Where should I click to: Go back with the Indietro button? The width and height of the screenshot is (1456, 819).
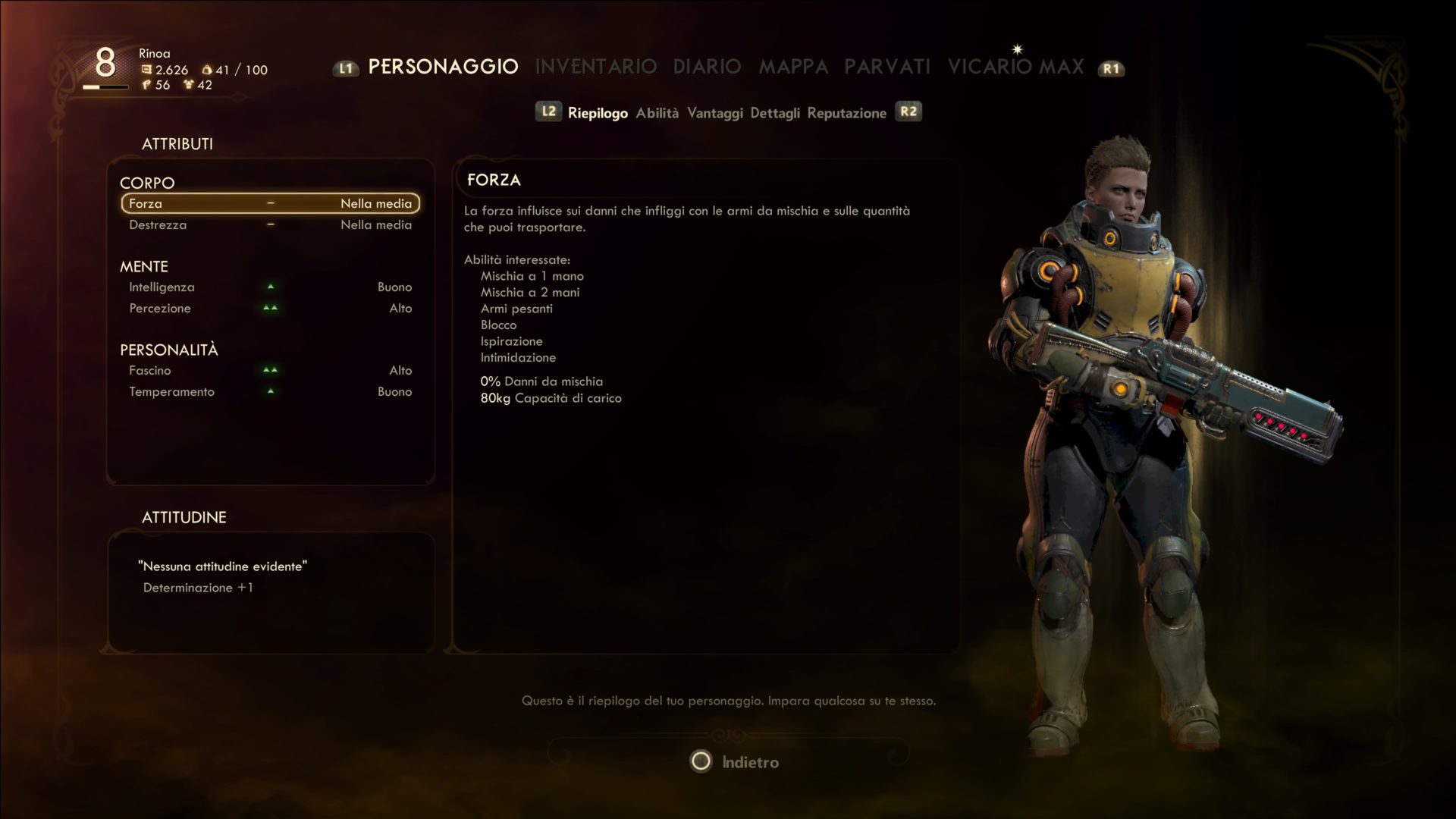734,761
